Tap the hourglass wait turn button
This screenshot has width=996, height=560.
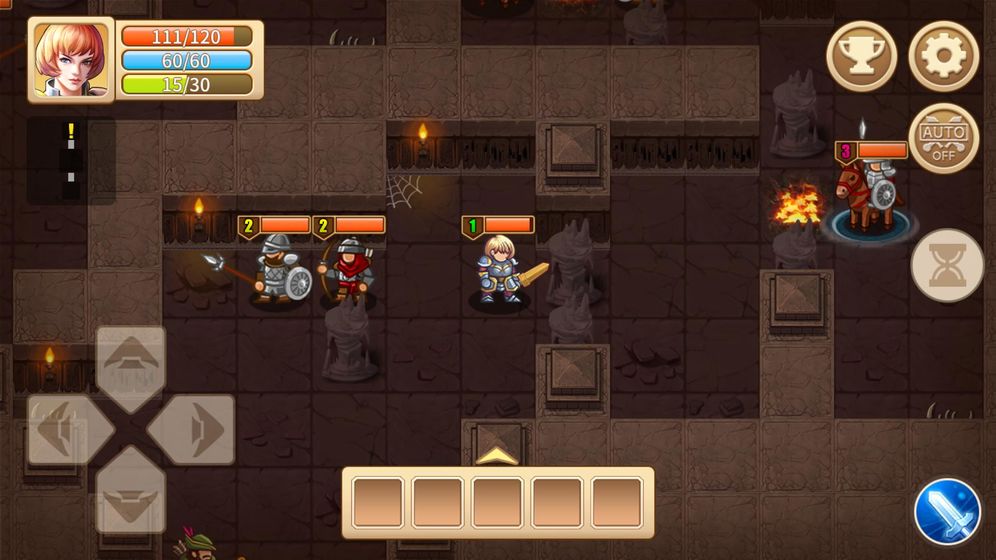click(x=947, y=266)
